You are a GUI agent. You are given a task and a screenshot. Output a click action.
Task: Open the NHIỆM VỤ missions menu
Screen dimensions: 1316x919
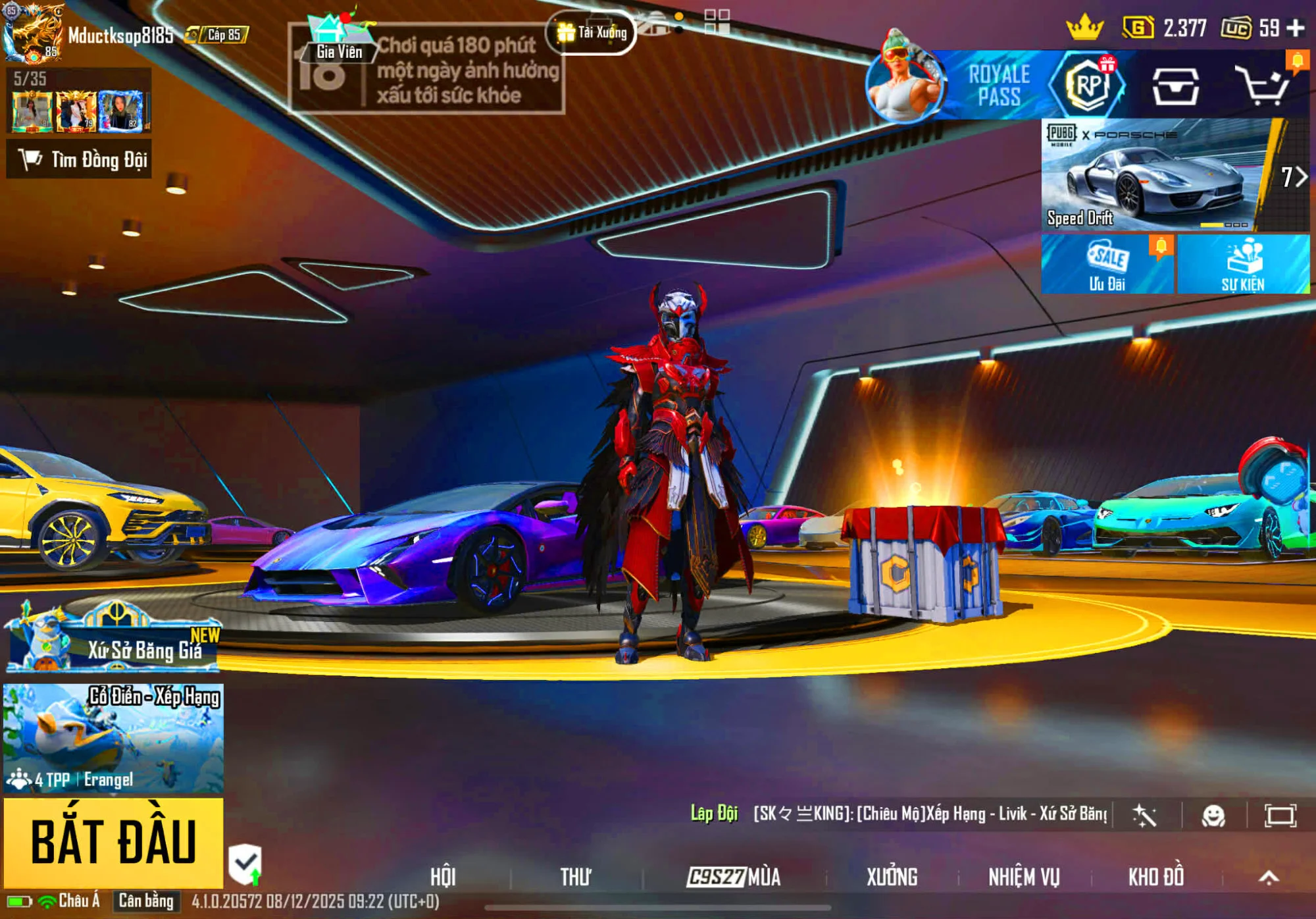click(x=1024, y=877)
